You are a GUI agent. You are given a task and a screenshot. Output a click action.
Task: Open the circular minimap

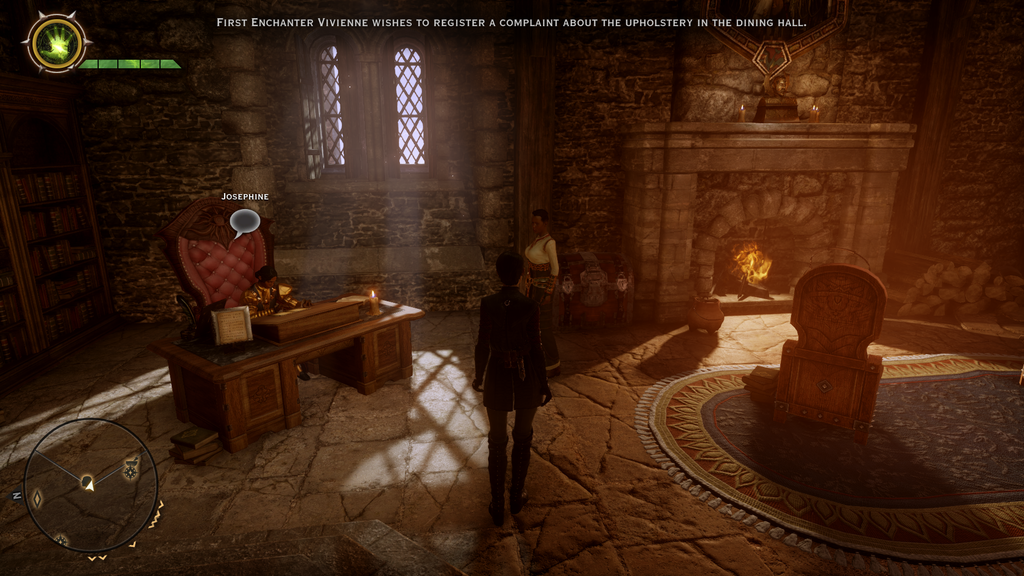[90, 485]
